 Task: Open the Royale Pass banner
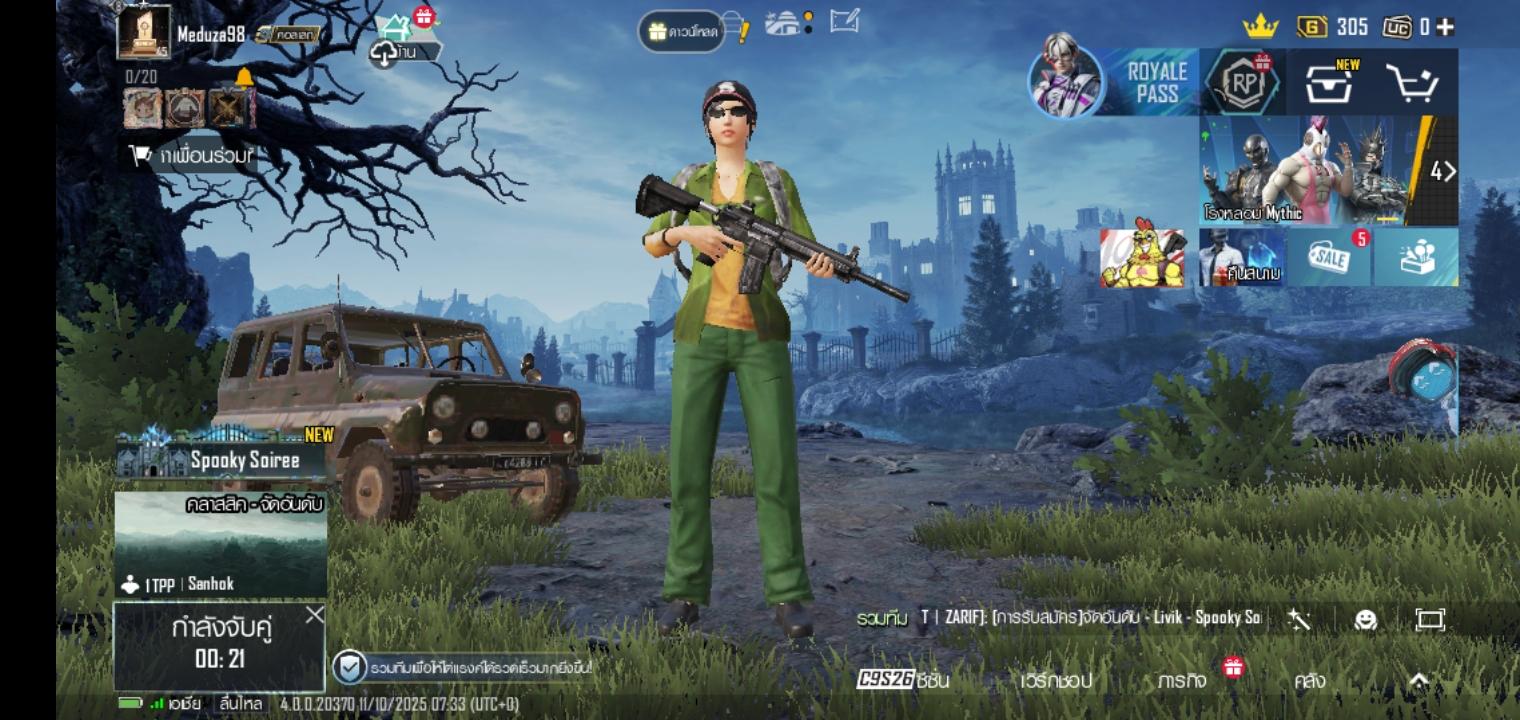[1156, 83]
